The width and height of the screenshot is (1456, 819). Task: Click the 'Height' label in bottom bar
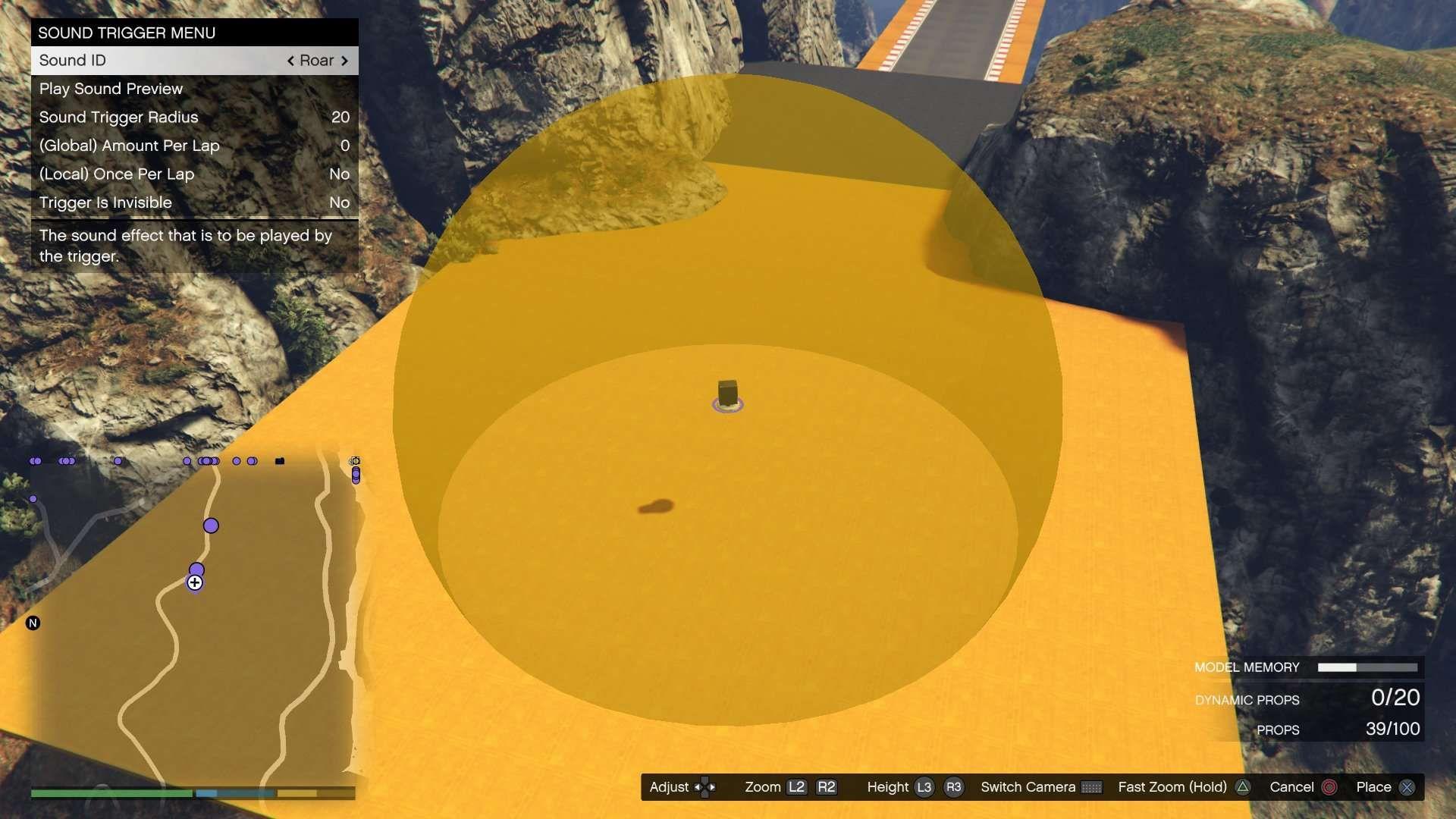pyautogui.click(x=887, y=787)
